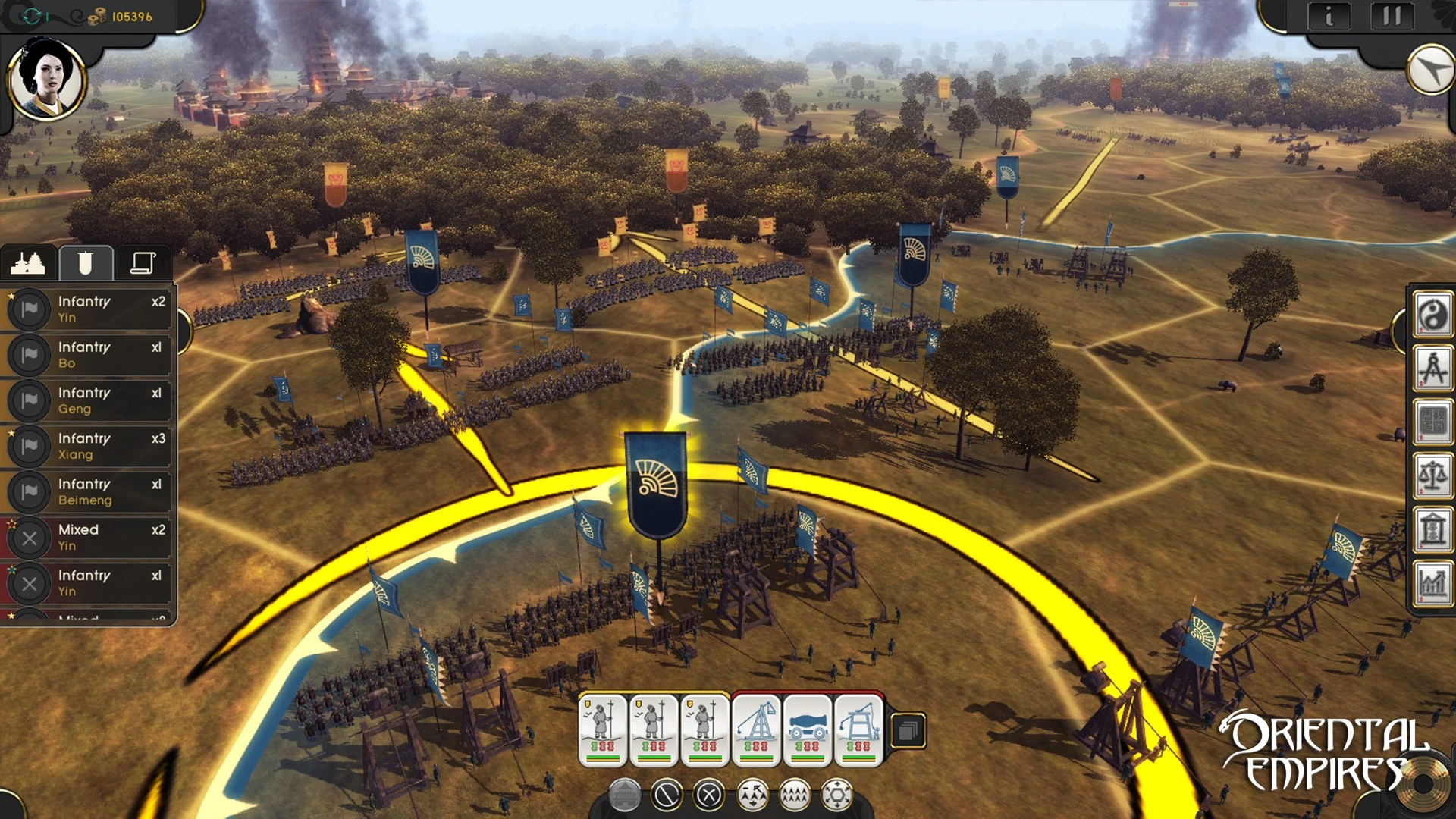This screenshot has height=819, width=1456.
Task: Open the info button
Action: [1329, 17]
